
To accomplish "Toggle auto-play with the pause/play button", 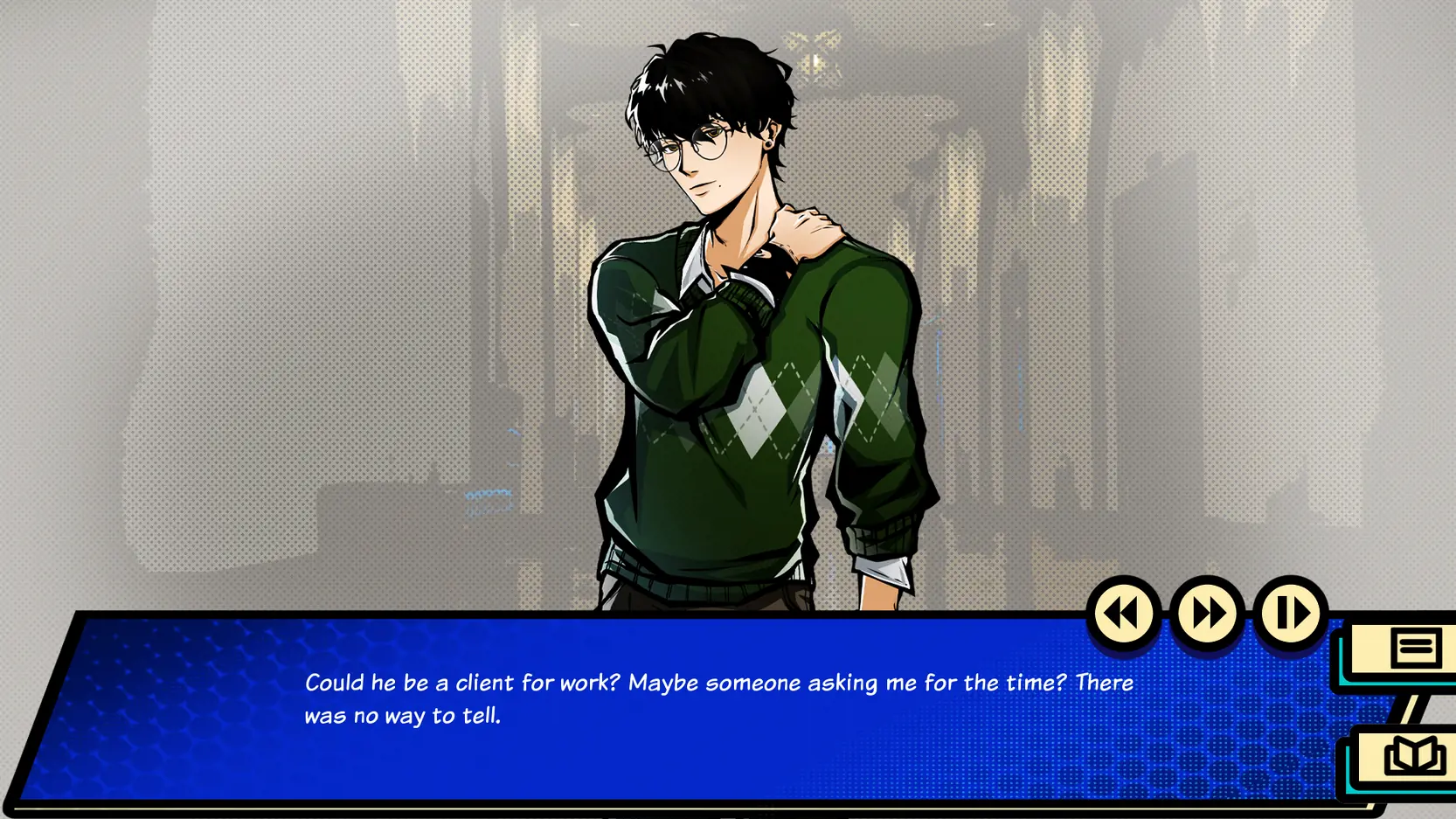I will click(x=1291, y=614).
